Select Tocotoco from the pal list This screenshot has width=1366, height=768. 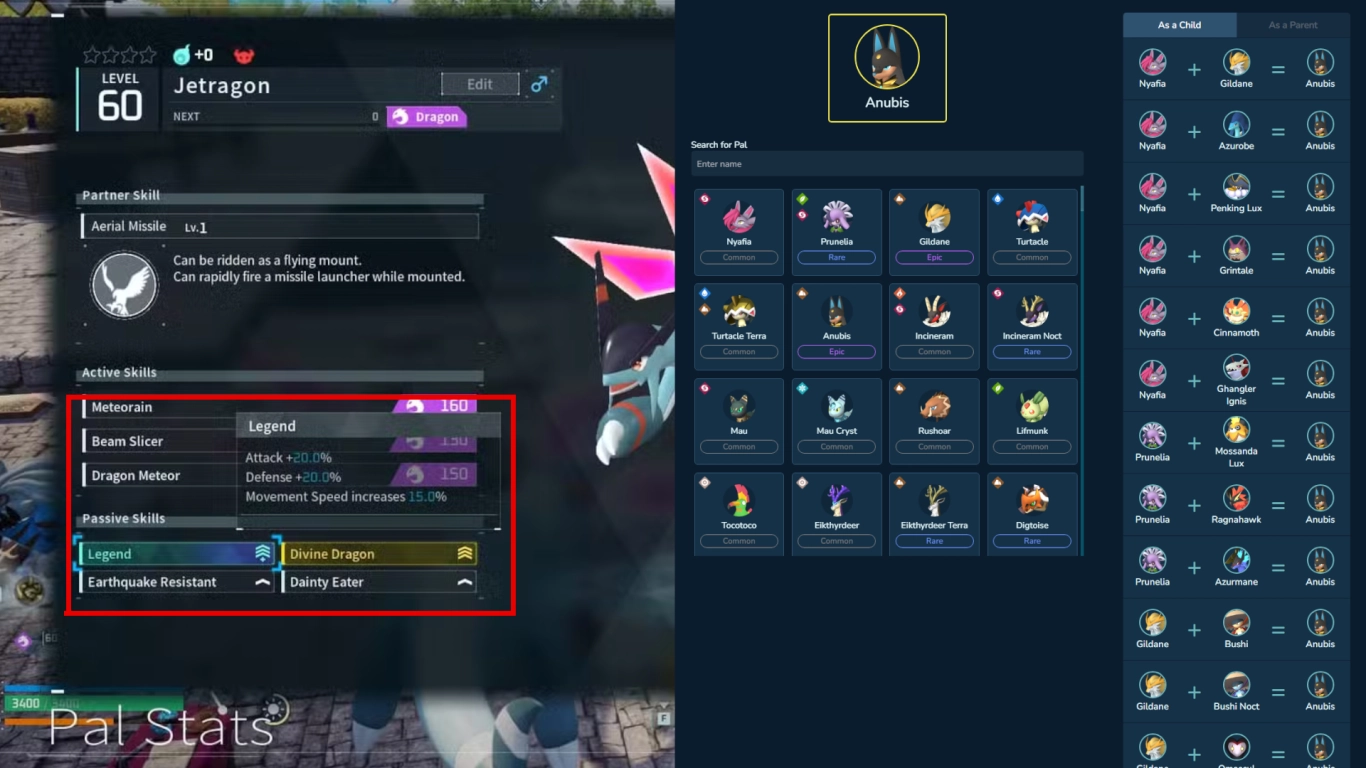tap(738, 507)
